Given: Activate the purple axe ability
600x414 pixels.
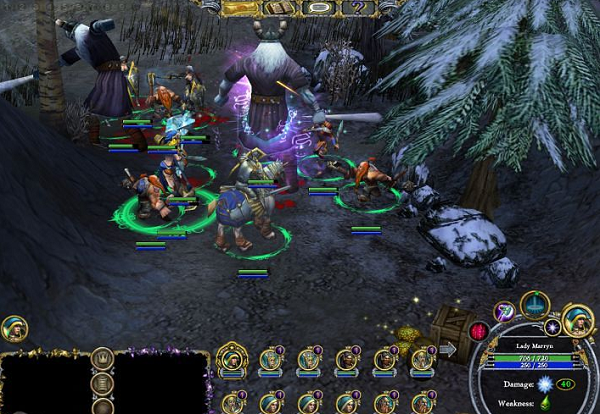Looking at the screenshot, I should tap(505, 312).
